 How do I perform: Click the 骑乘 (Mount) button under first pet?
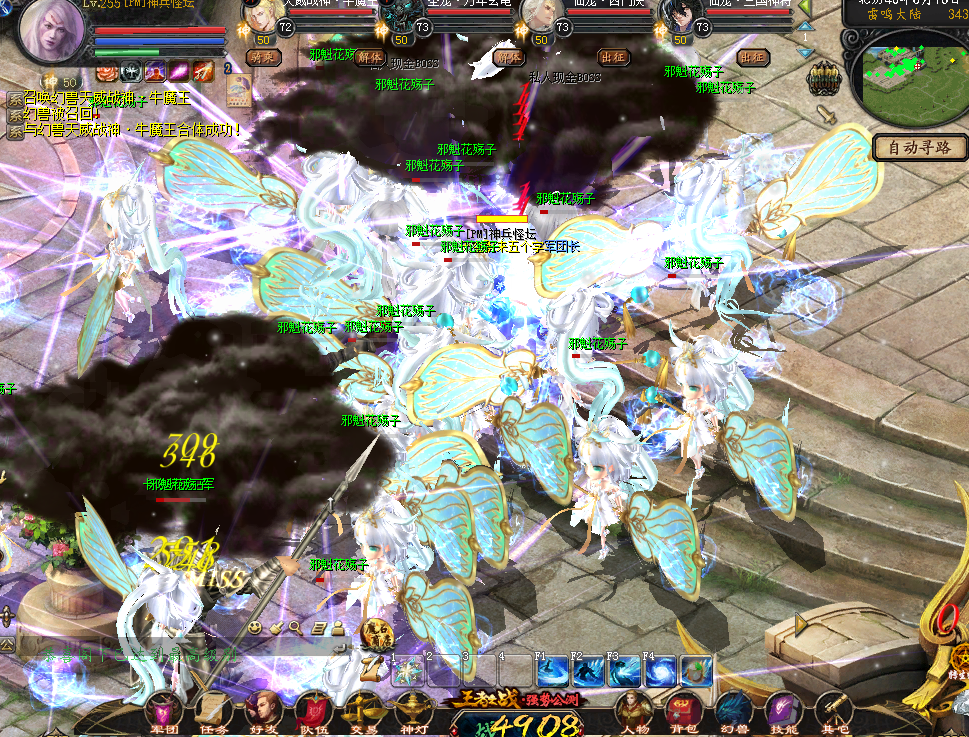[263, 57]
